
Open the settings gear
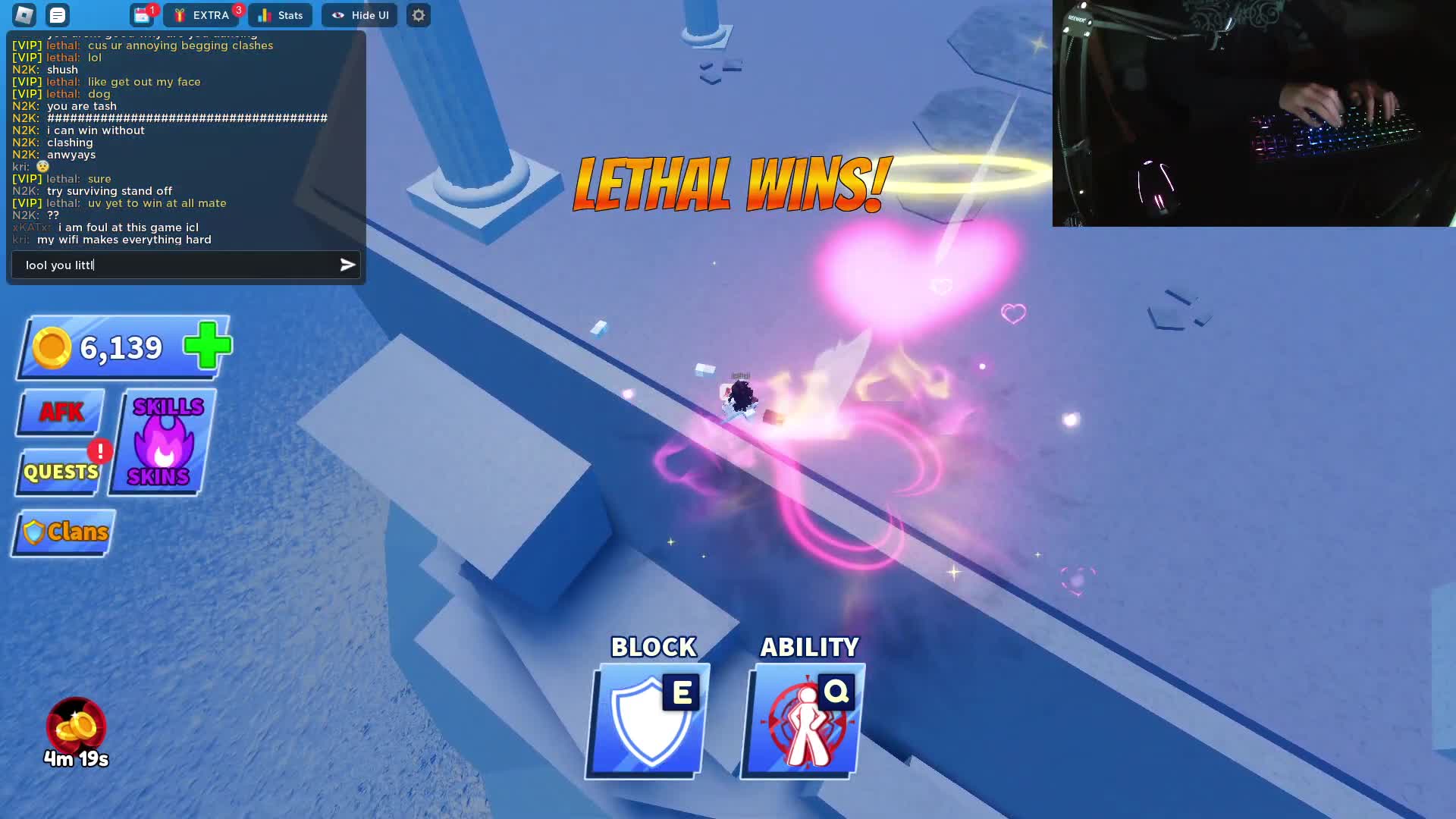[x=419, y=15]
